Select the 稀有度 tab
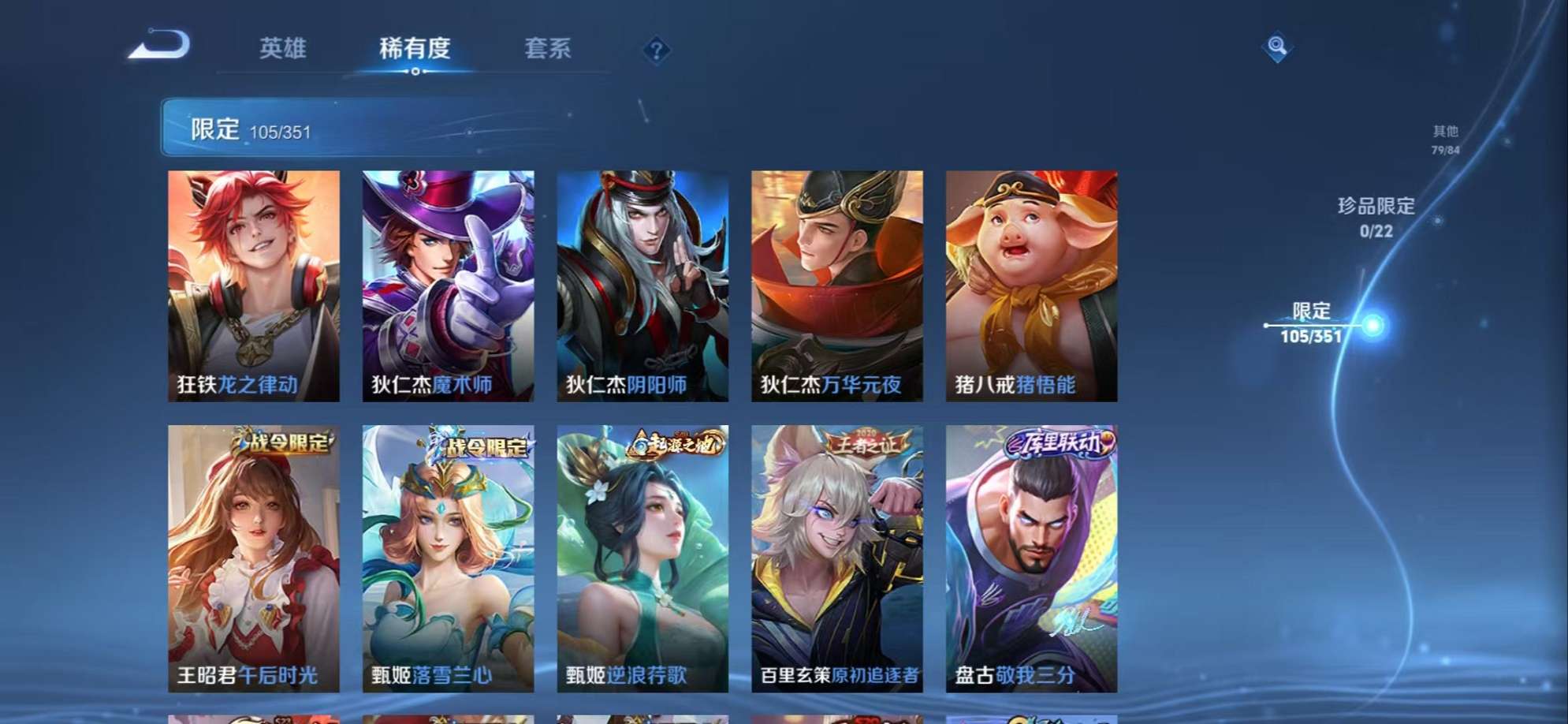Image resolution: width=1568 pixels, height=724 pixels. [x=415, y=49]
